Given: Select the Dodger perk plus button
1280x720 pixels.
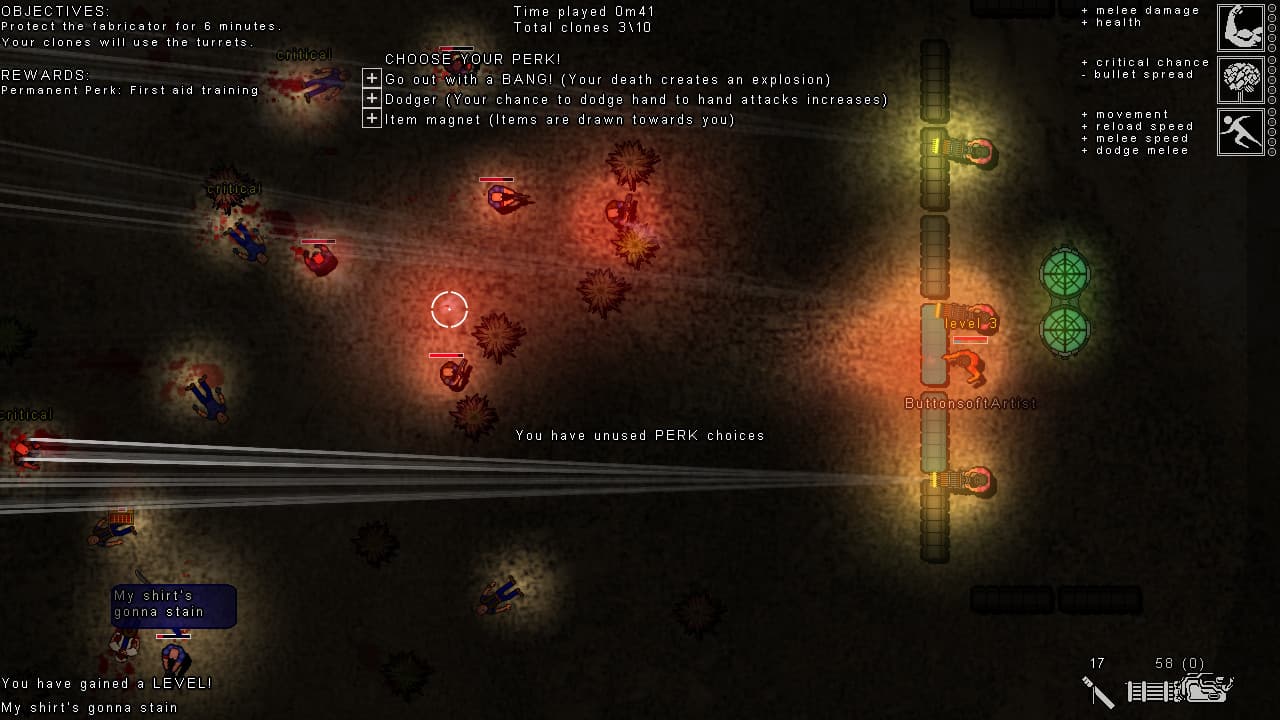Looking at the screenshot, I should (372, 99).
